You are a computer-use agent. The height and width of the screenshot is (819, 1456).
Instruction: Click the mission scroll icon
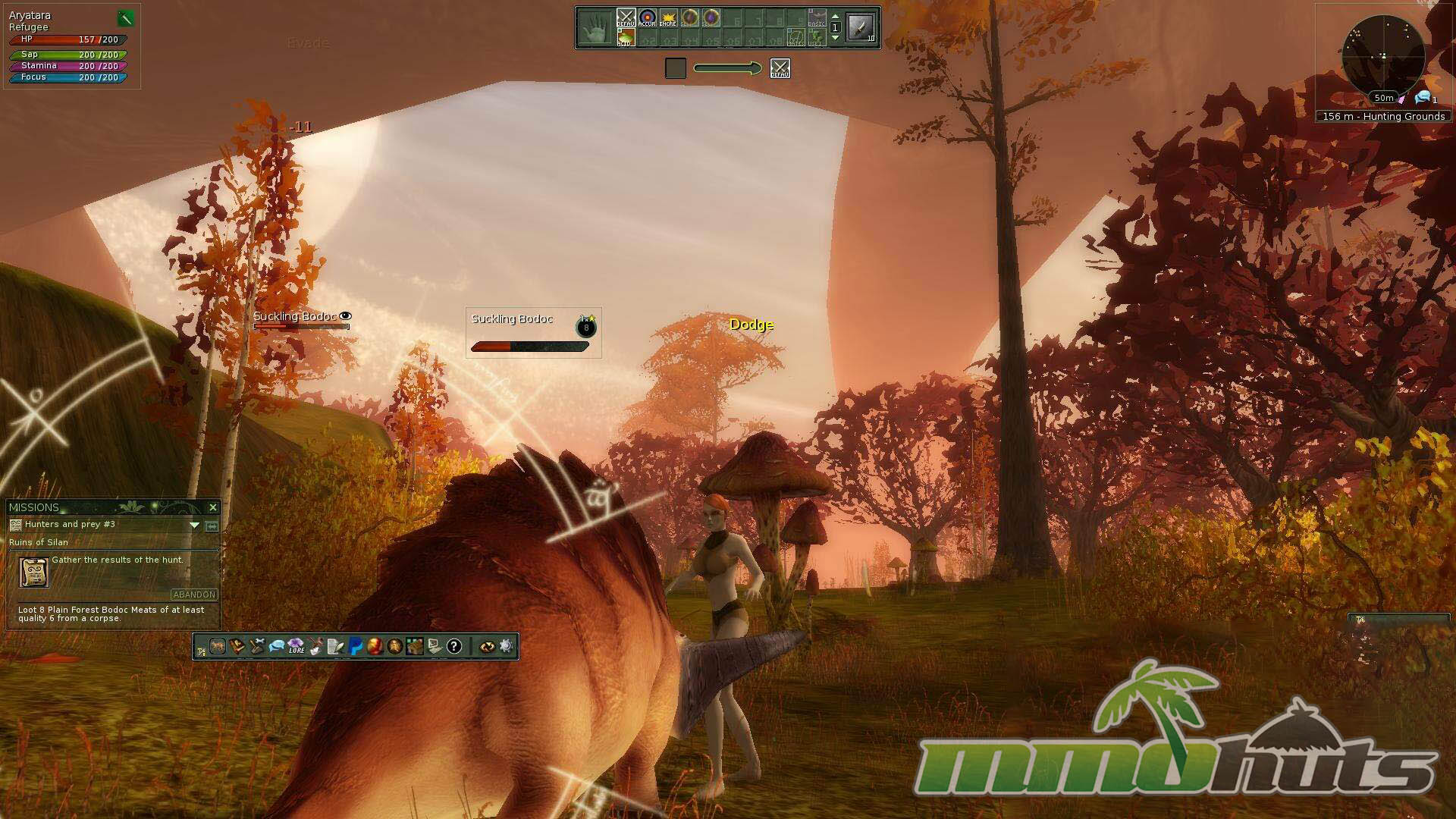click(x=33, y=573)
